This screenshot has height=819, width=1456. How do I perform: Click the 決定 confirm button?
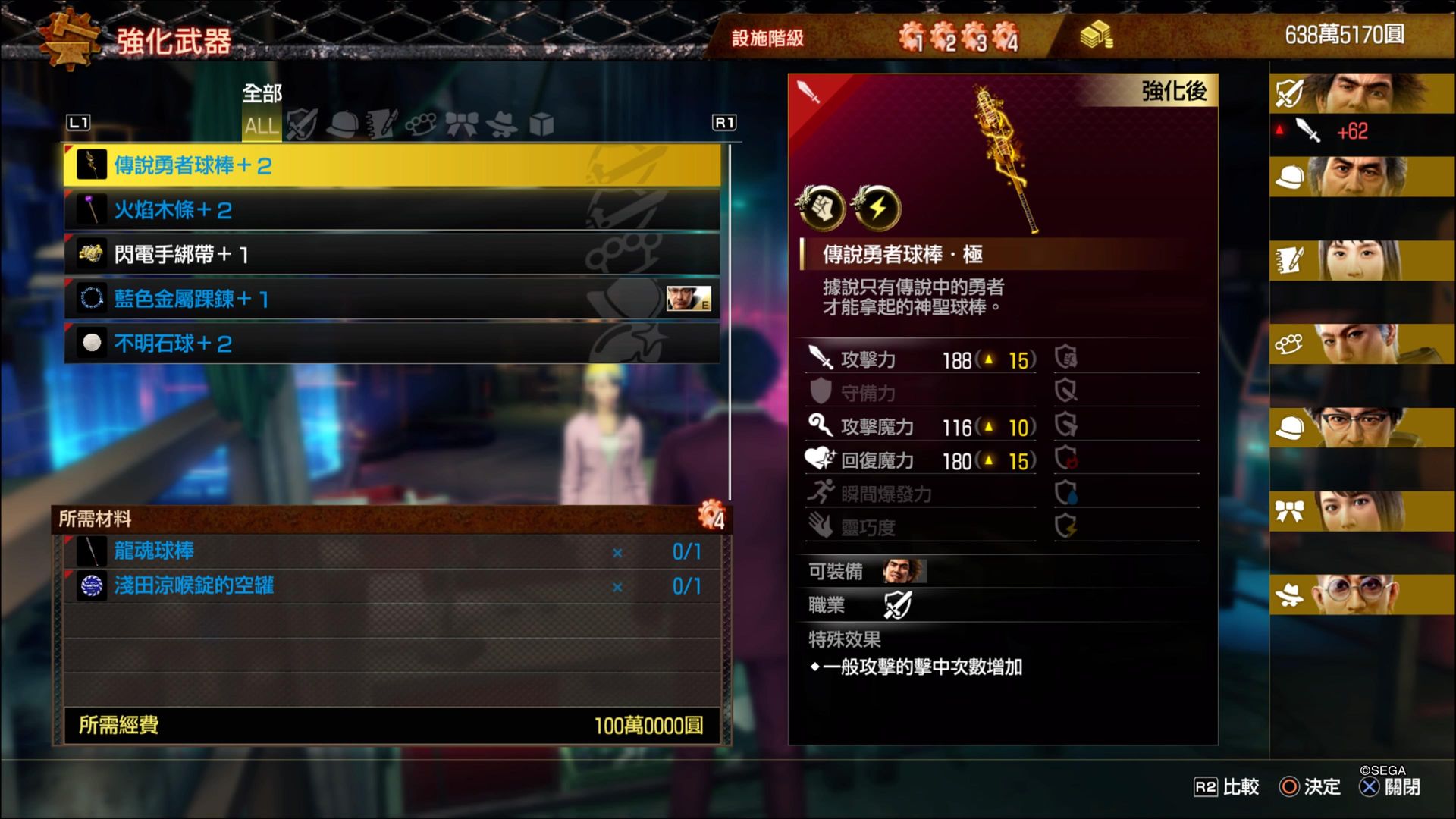point(1308,787)
